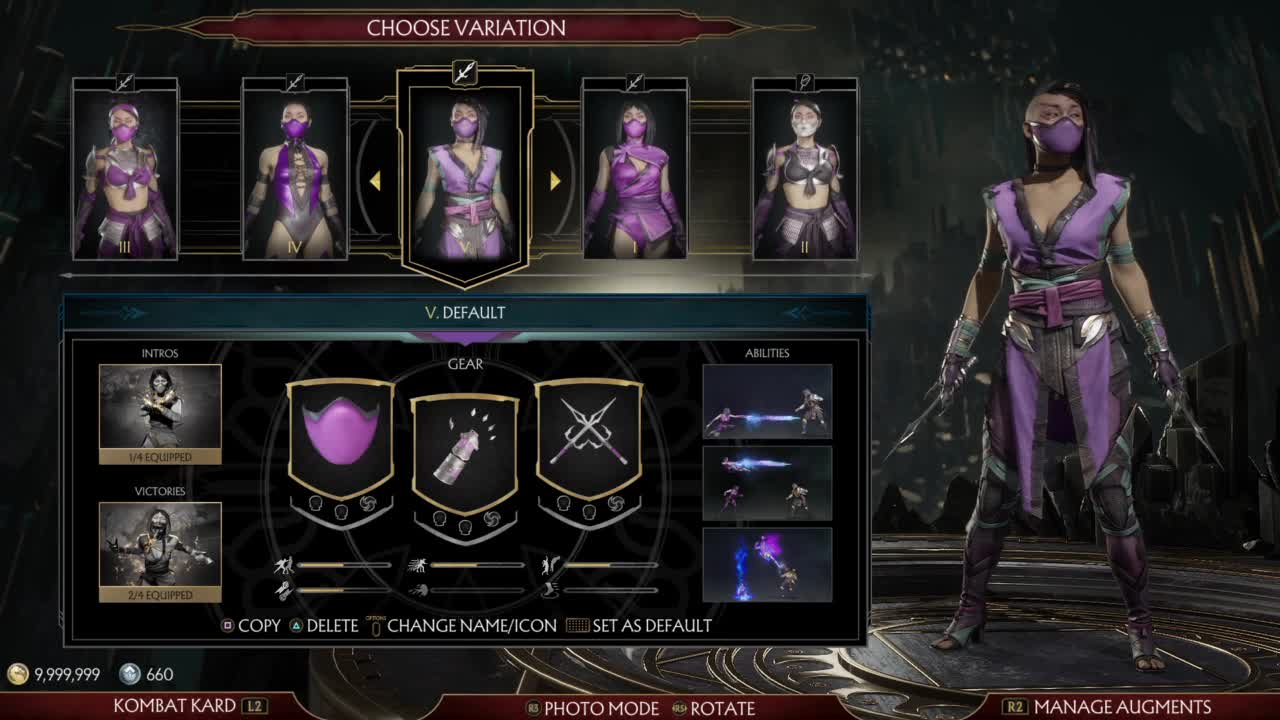Set this variation as default
This screenshot has height=720, width=1280.
click(640, 626)
